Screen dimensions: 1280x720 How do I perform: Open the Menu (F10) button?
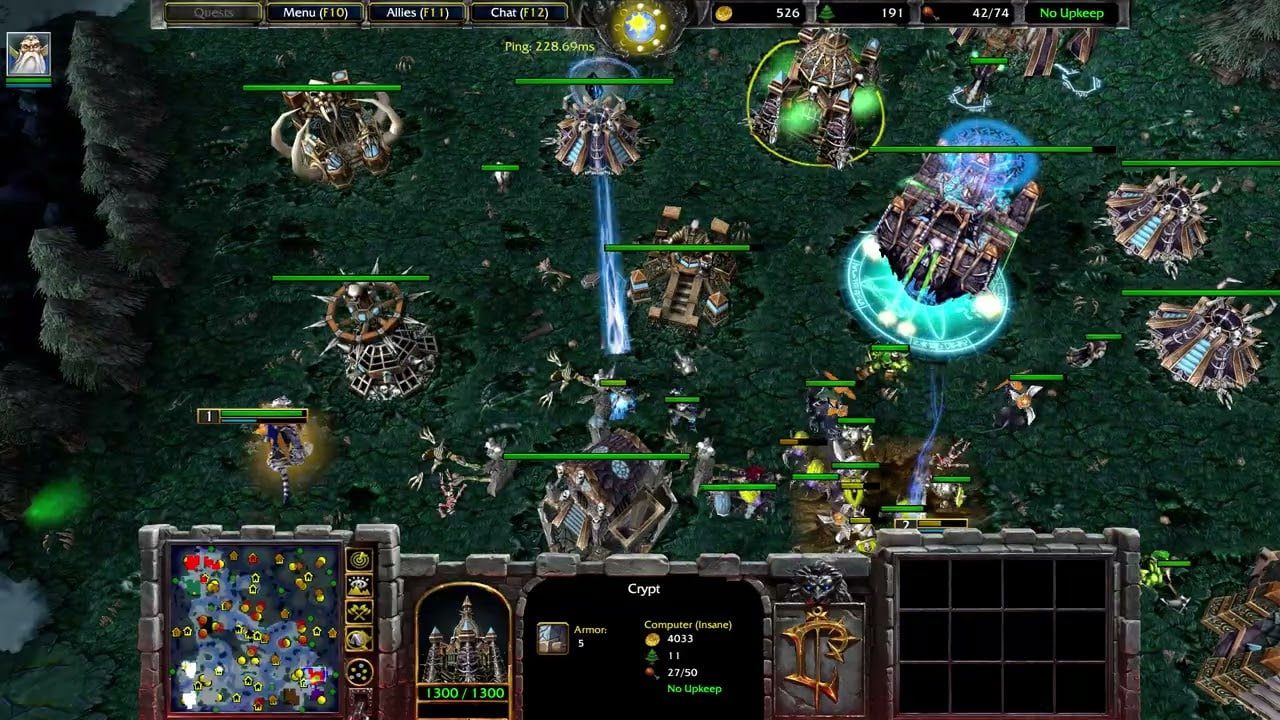point(313,13)
